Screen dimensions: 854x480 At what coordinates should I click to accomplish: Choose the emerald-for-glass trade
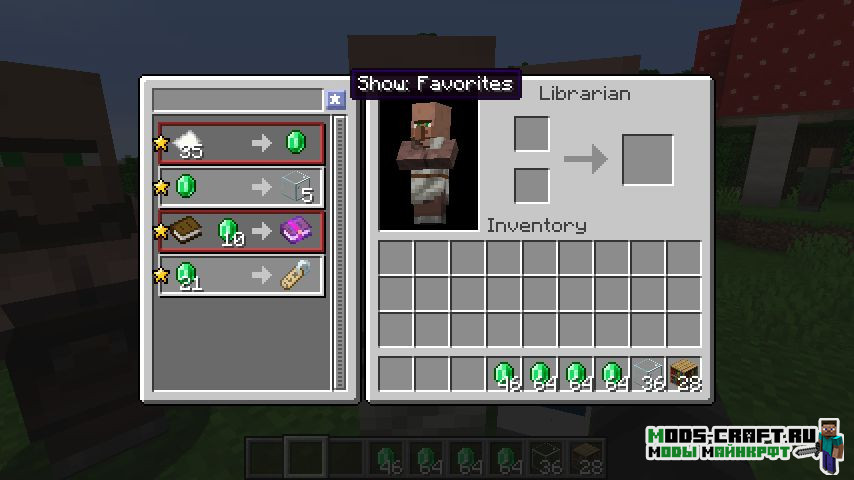click(x=241, y=187)
